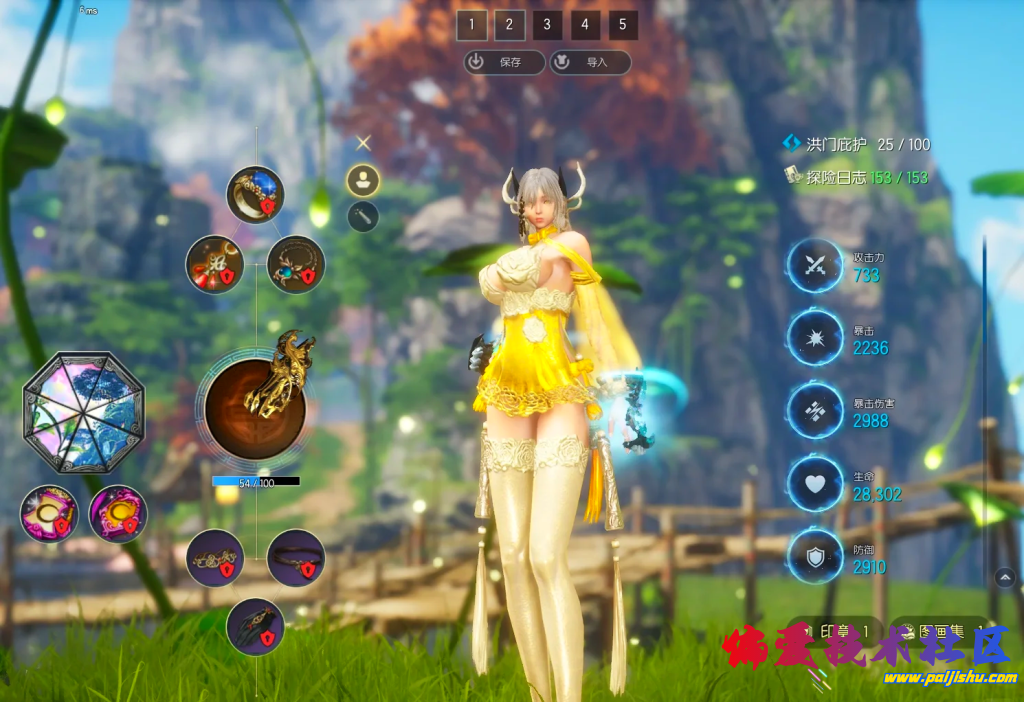Switch to preset slot 2
The width and height of the screenshot is (1024, 702).
click(509, 25)
